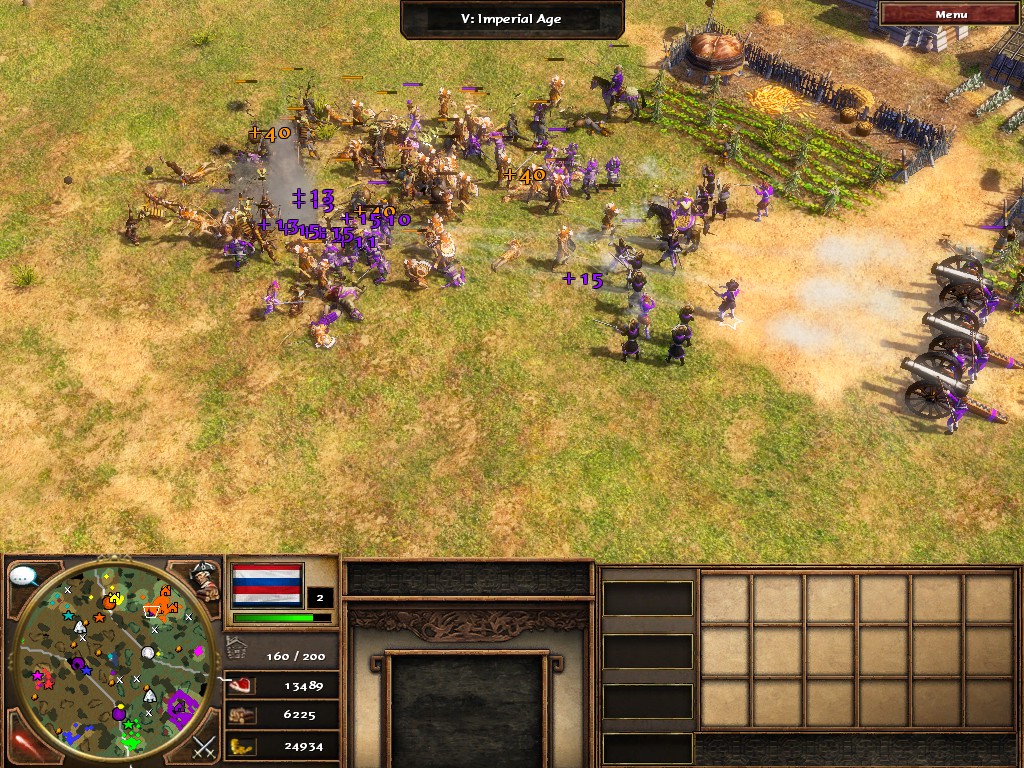Select the explorer portrait beside minimap
The width and height of the screenshot is (1024, 768).
(x=205, y=582)
